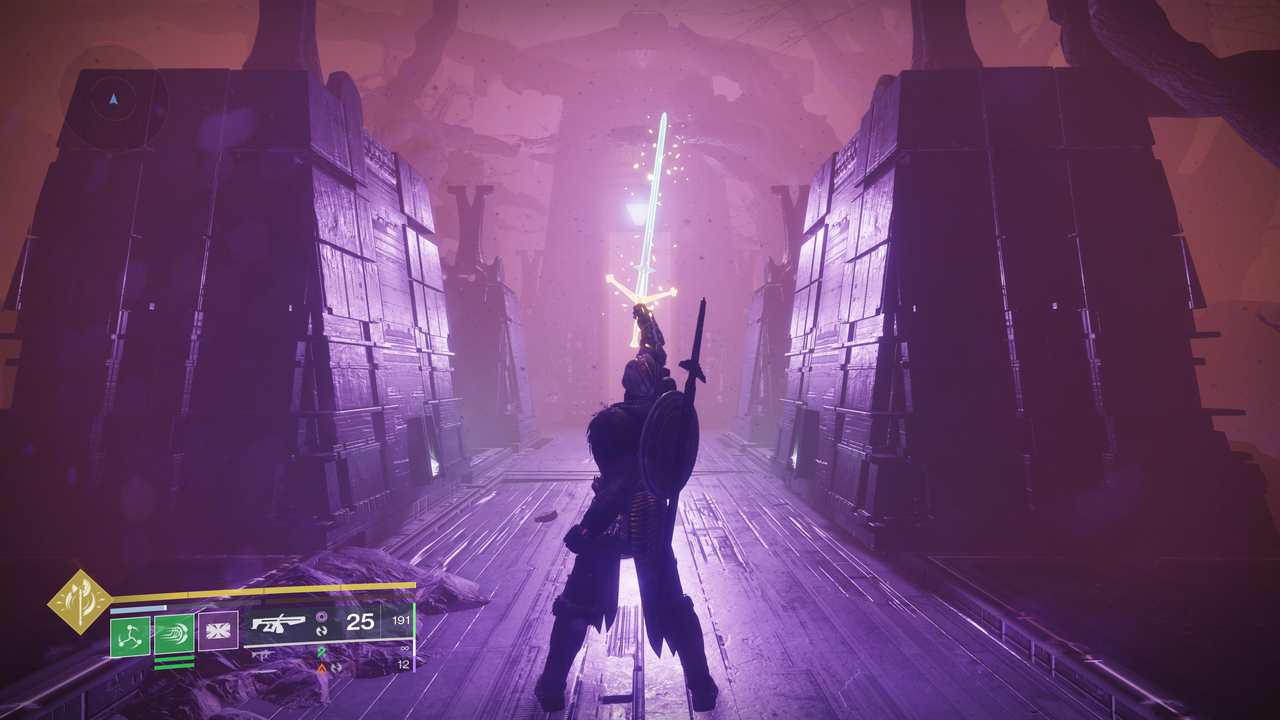
Task: Activate the golden axe super ability icon
Action: (80, 601)
